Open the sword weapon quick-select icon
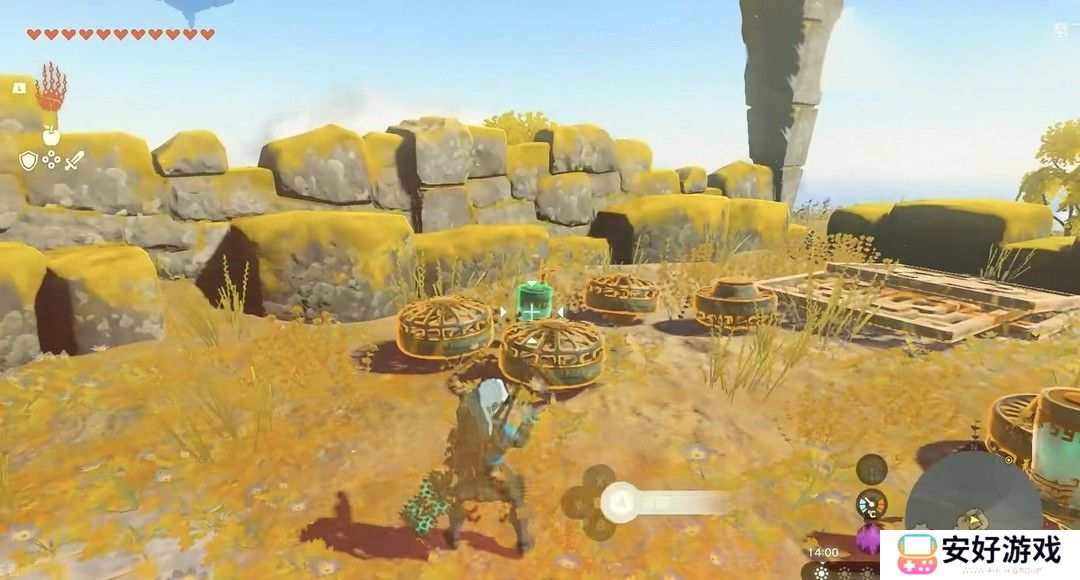Image resolution: width=1080 pixels, height=580 pixels. pos(74,160)
